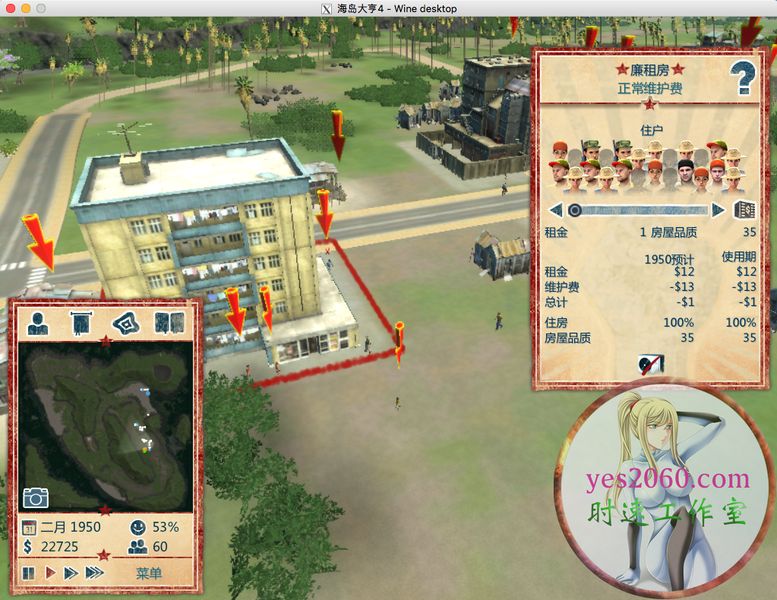This screenshot has width=777, height=600.
Task: Click the camera icon on the minimap
Action: (x=36, y=497)
